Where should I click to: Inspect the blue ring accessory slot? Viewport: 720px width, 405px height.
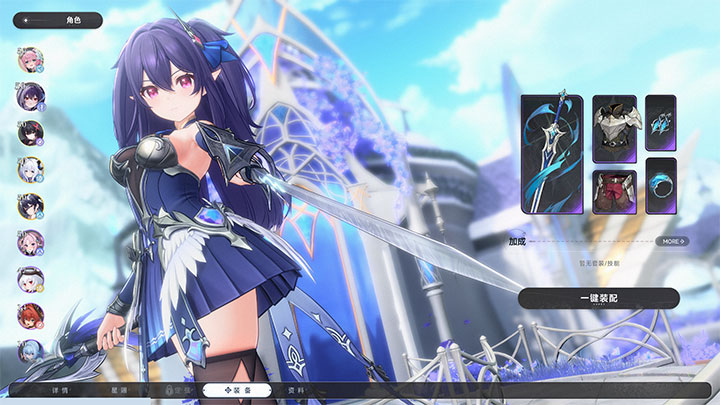click(660, 185)
